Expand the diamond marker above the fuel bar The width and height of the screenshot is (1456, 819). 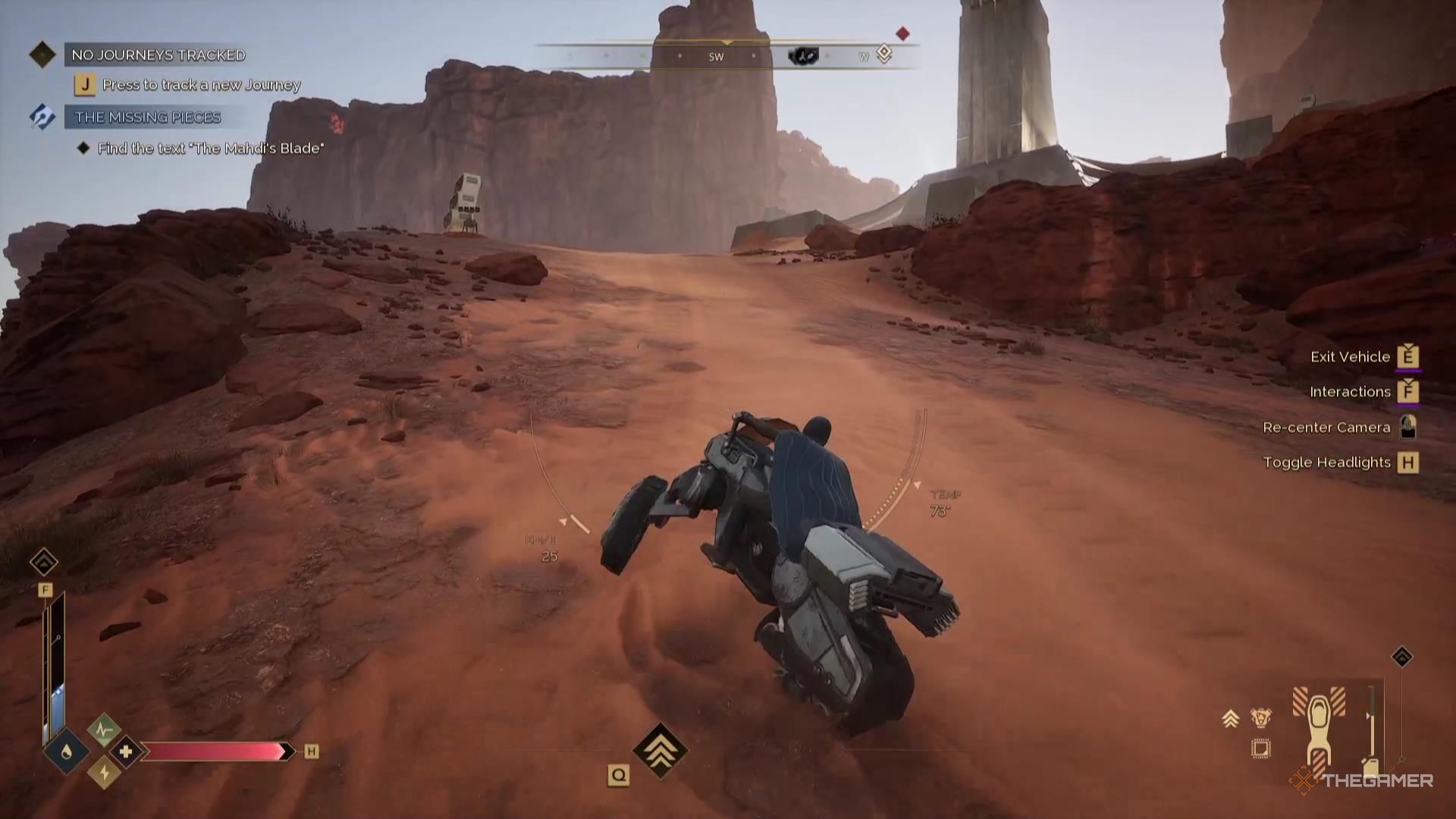click(45, 561)
